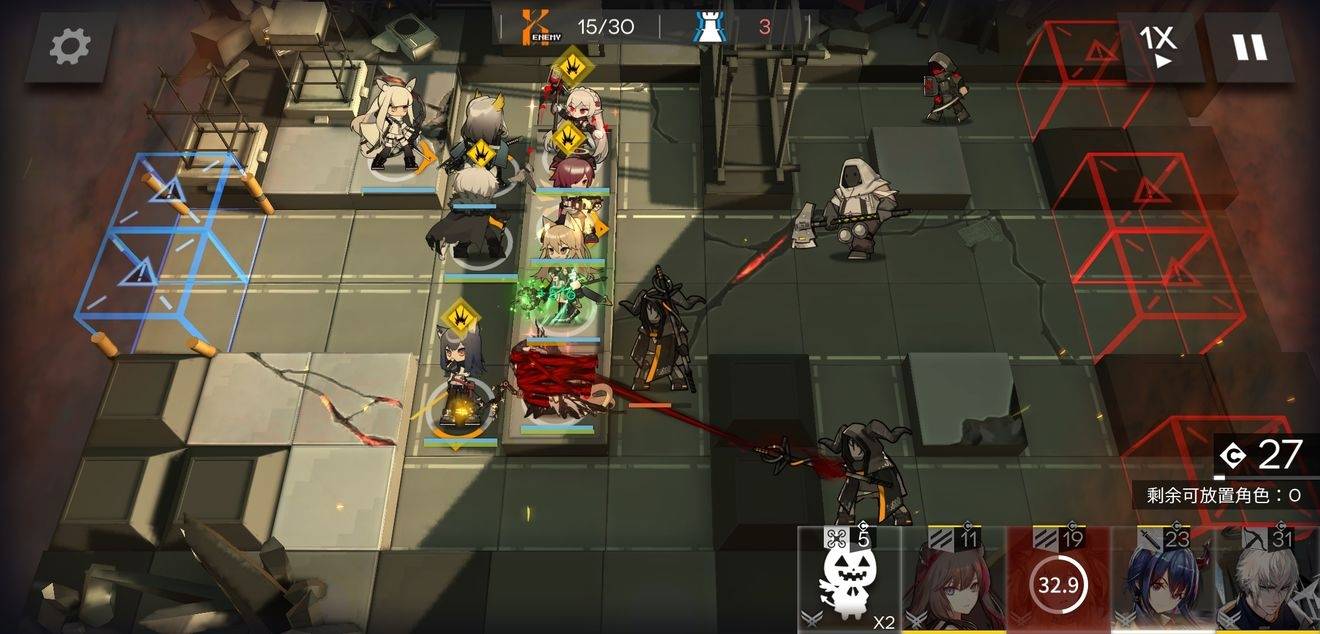
Task: Pause the battle
Action: tap(1249, 47)
